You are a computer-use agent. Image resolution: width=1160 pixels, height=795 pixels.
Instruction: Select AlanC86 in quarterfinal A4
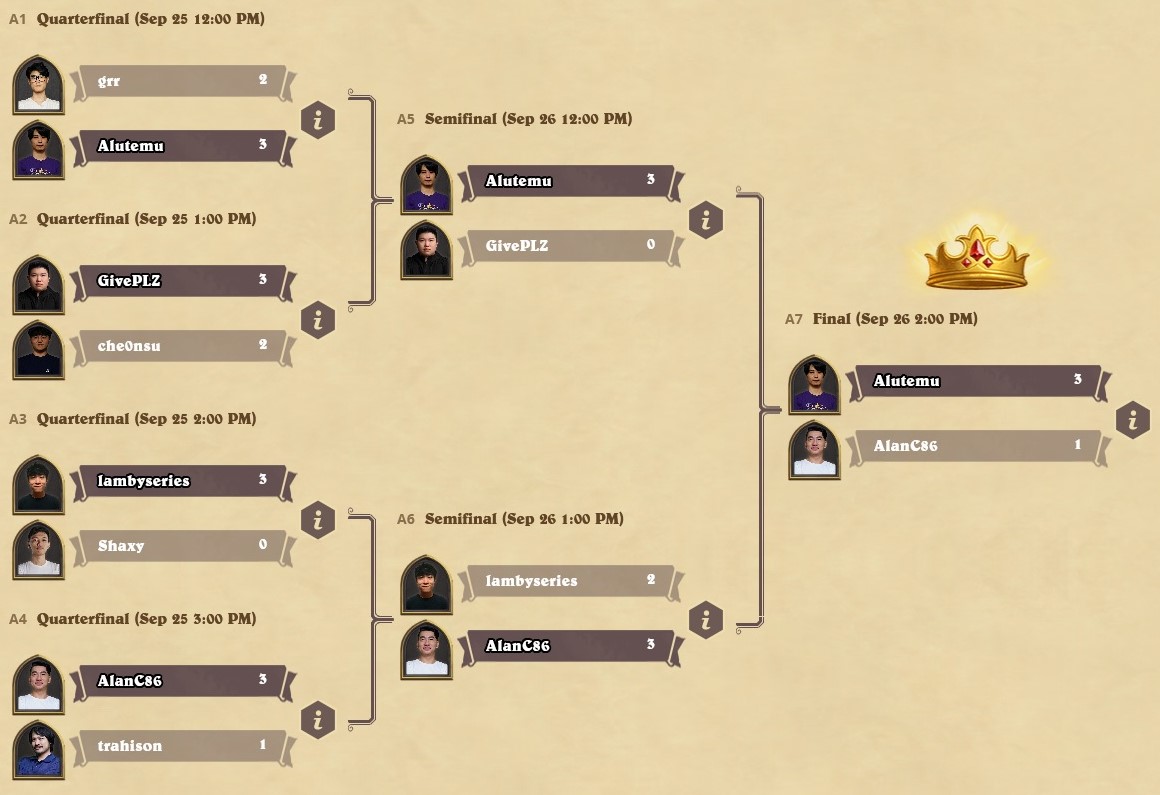click(180, 681)
